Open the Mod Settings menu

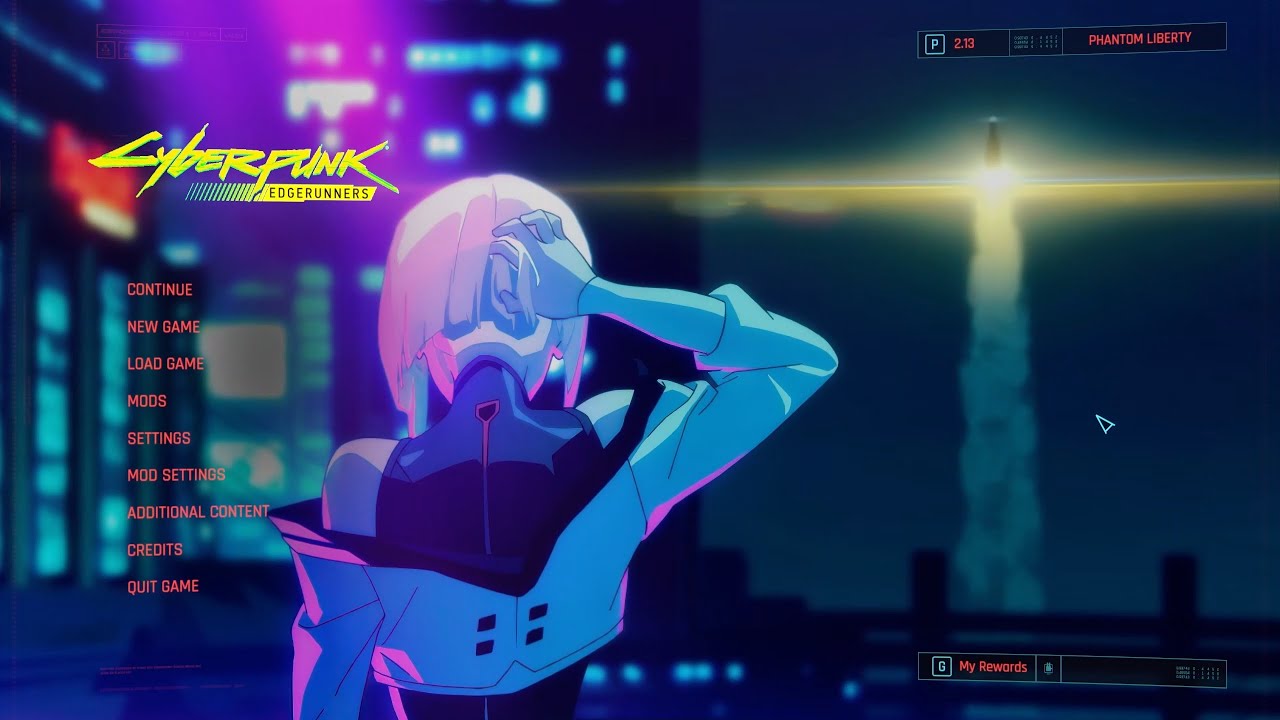point(175,475)
